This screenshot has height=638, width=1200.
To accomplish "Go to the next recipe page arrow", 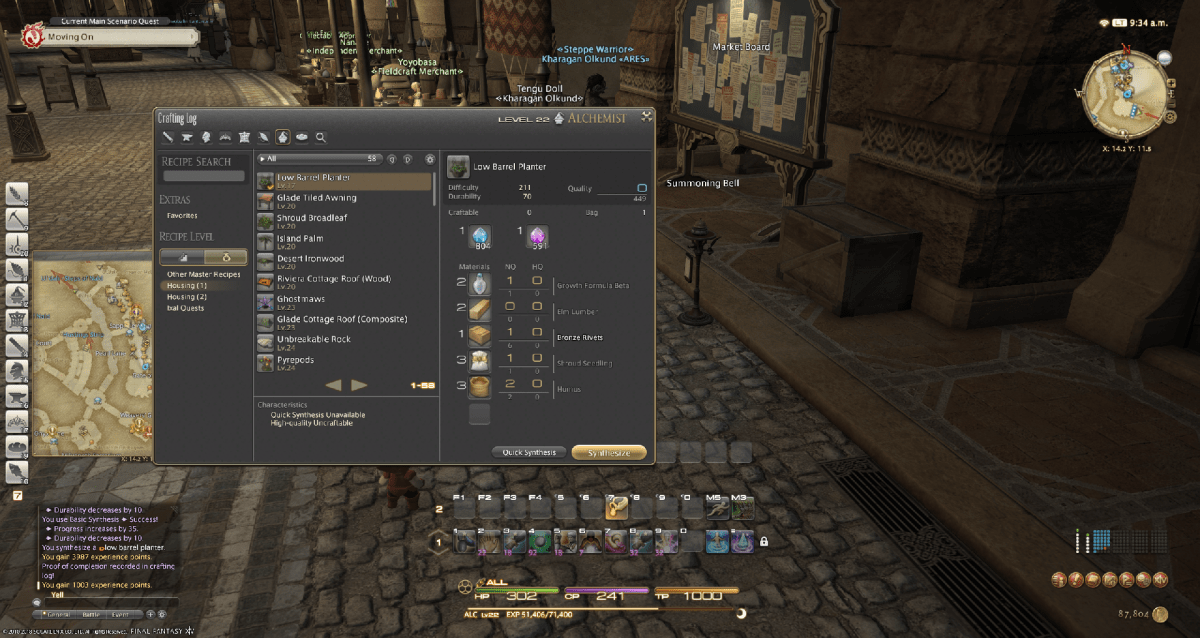I will [359, 385].
